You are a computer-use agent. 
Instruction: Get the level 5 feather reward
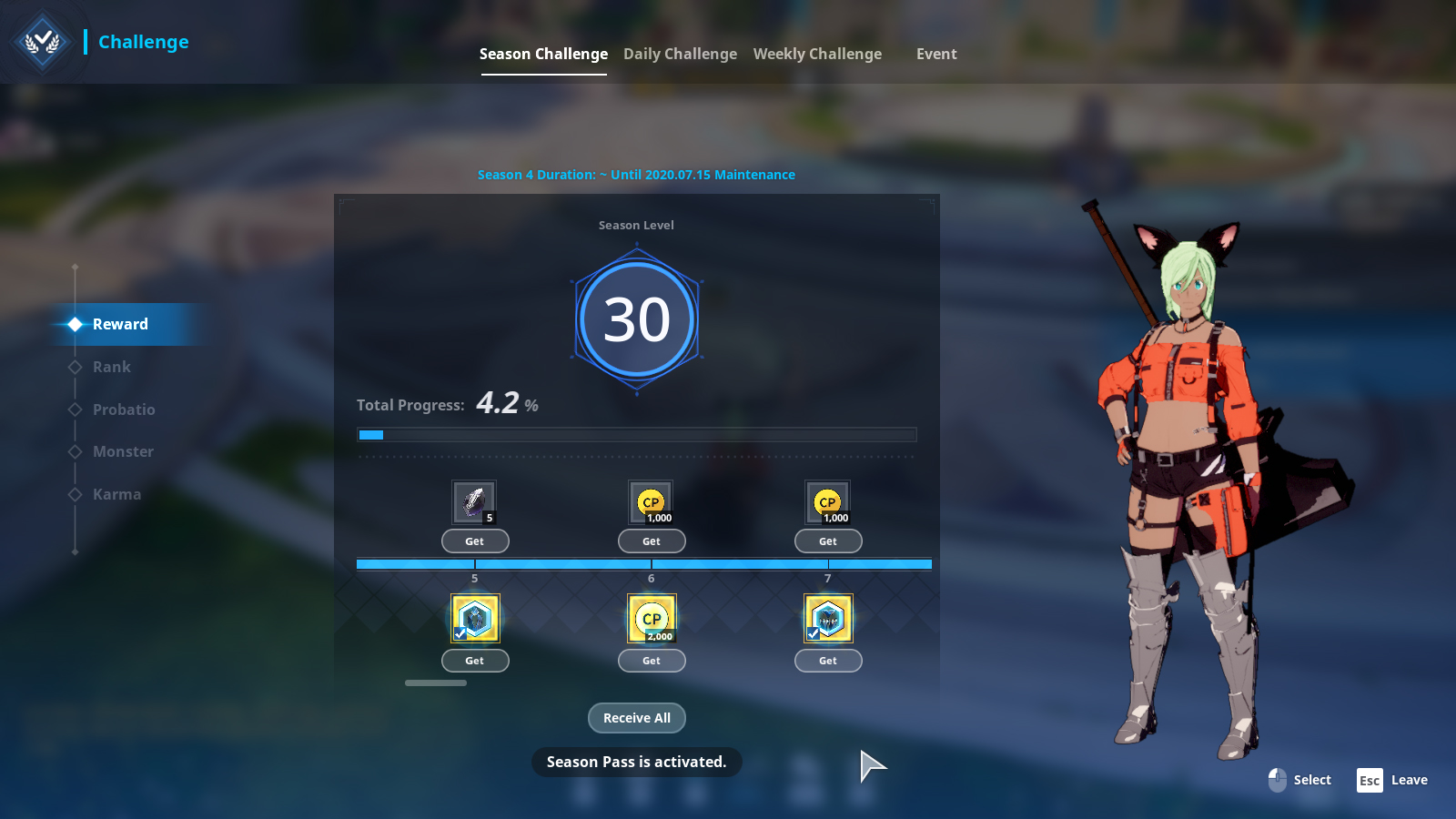(x=475, y=541)
